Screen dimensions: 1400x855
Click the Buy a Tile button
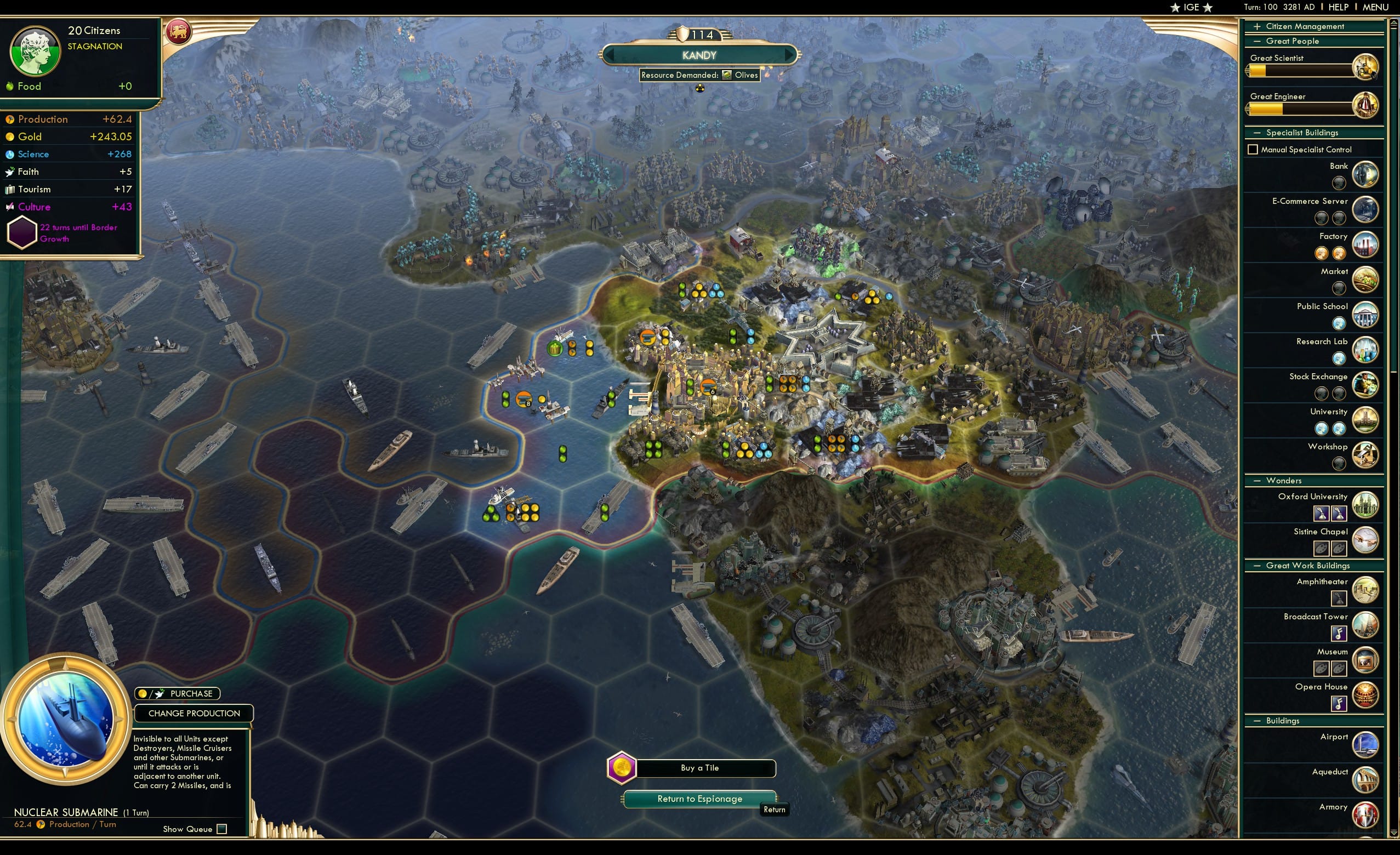point(698,768)
